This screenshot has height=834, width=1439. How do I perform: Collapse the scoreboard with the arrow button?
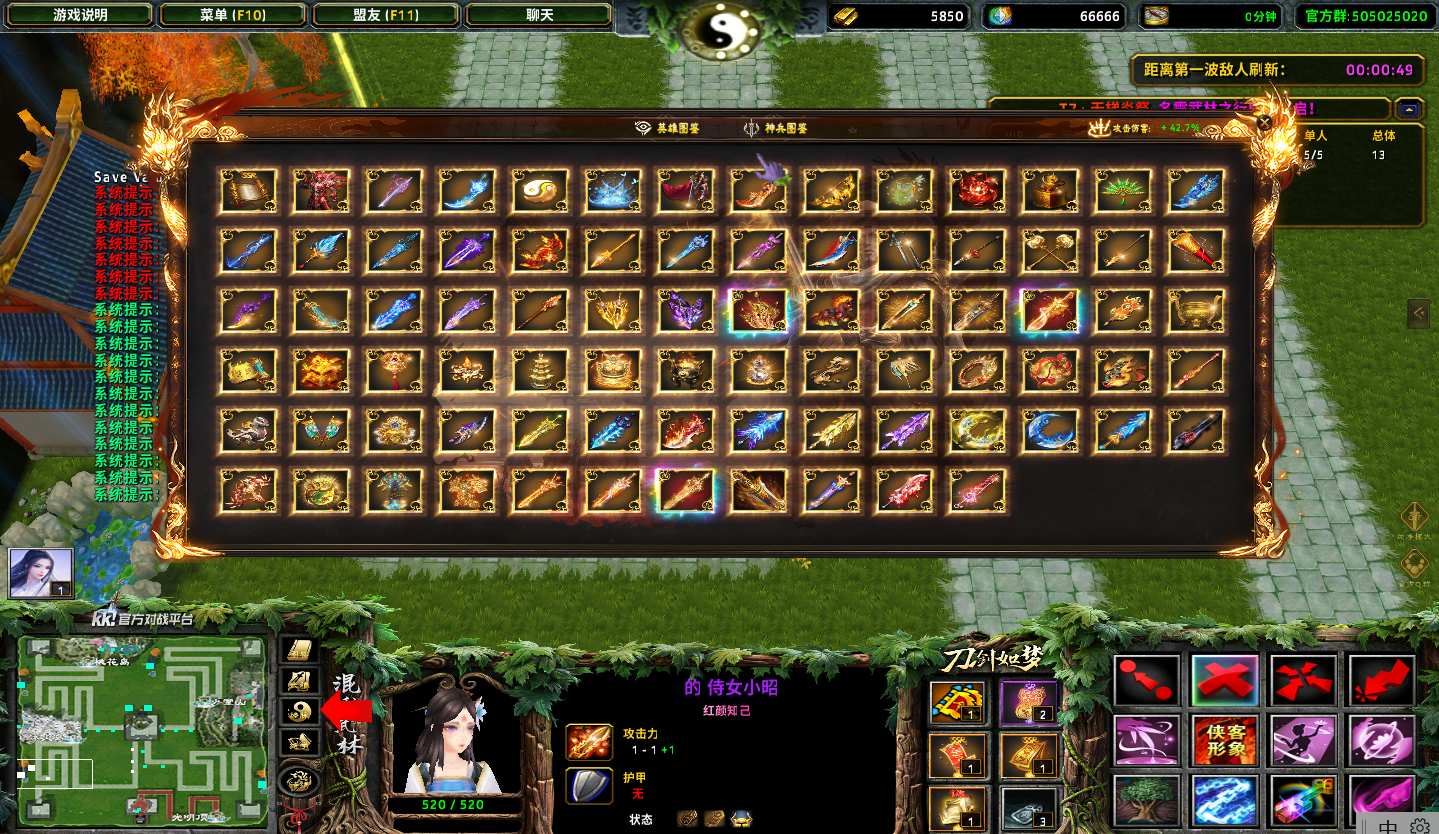point(1408,109)
